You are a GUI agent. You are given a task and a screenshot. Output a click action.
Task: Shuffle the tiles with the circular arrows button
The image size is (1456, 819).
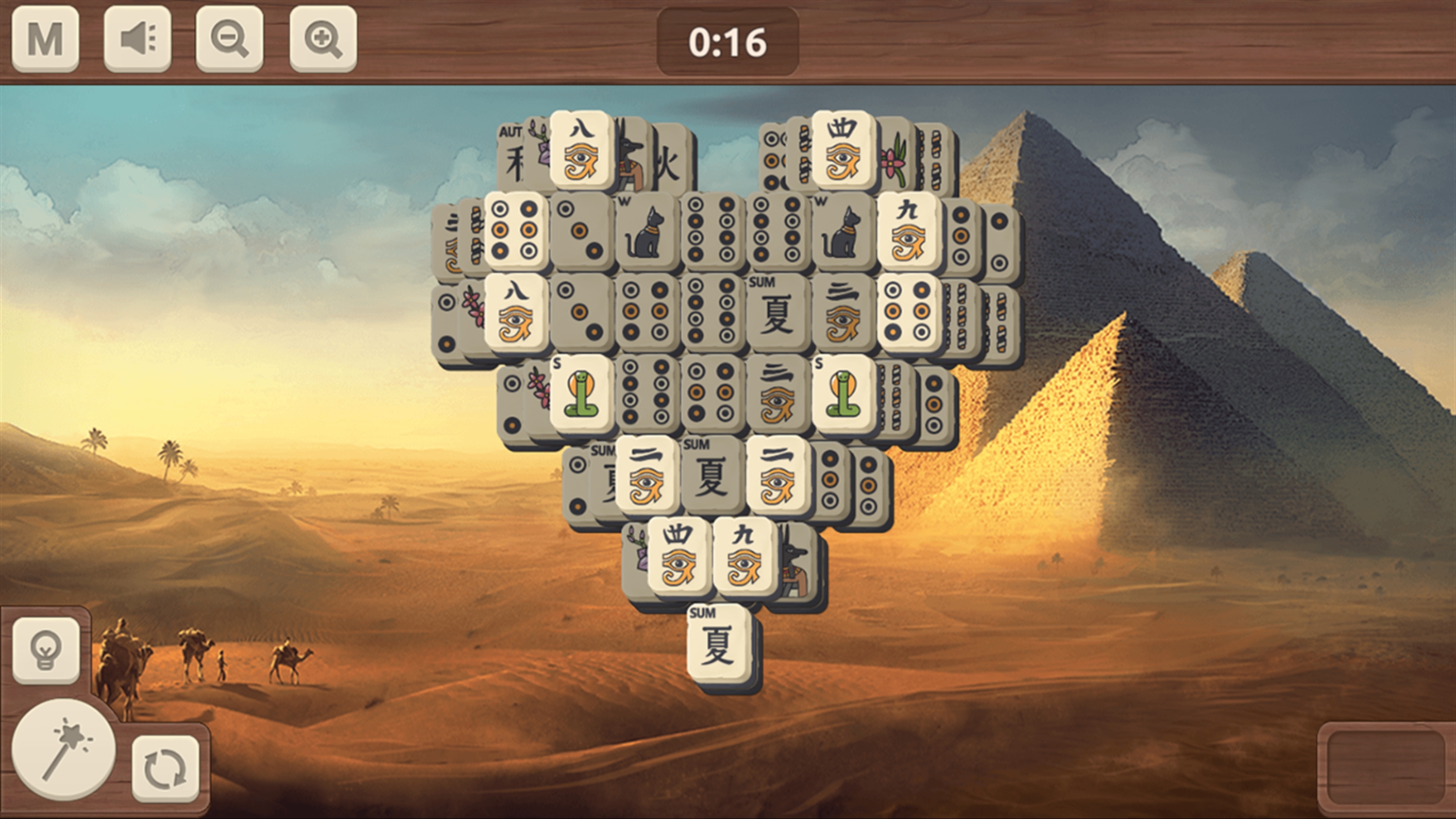tap(165, 769)
